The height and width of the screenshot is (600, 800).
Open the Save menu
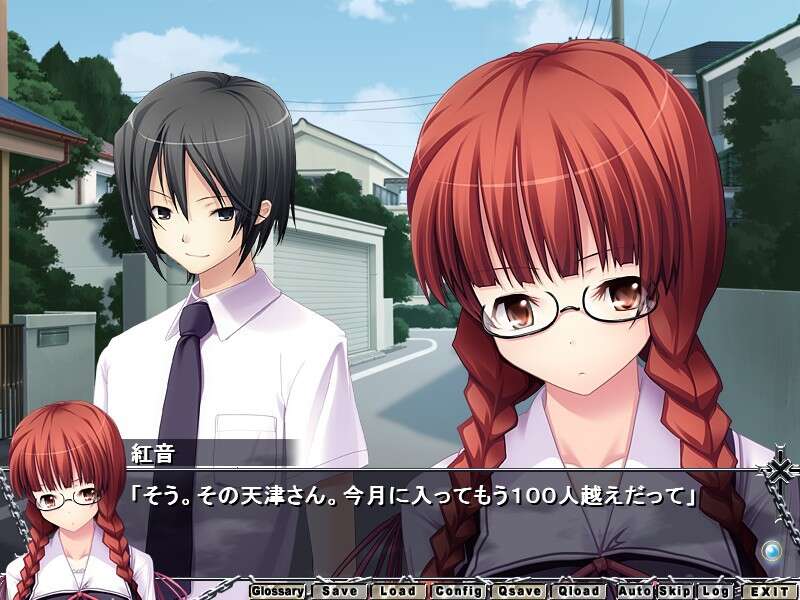pyautogui.click(x=340, y=591)
